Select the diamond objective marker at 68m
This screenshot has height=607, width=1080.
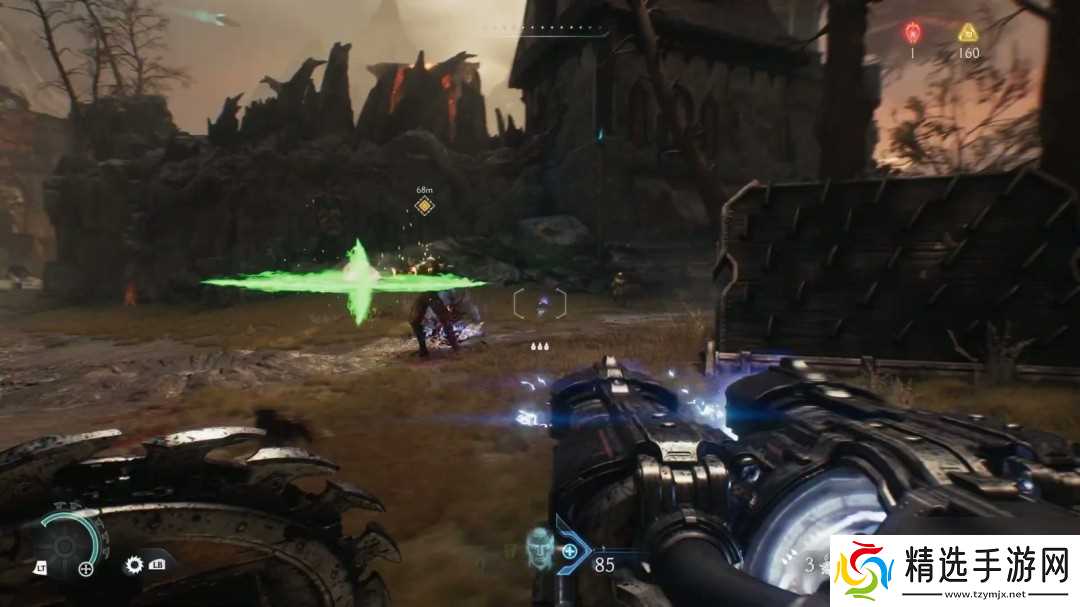point(425,206)
